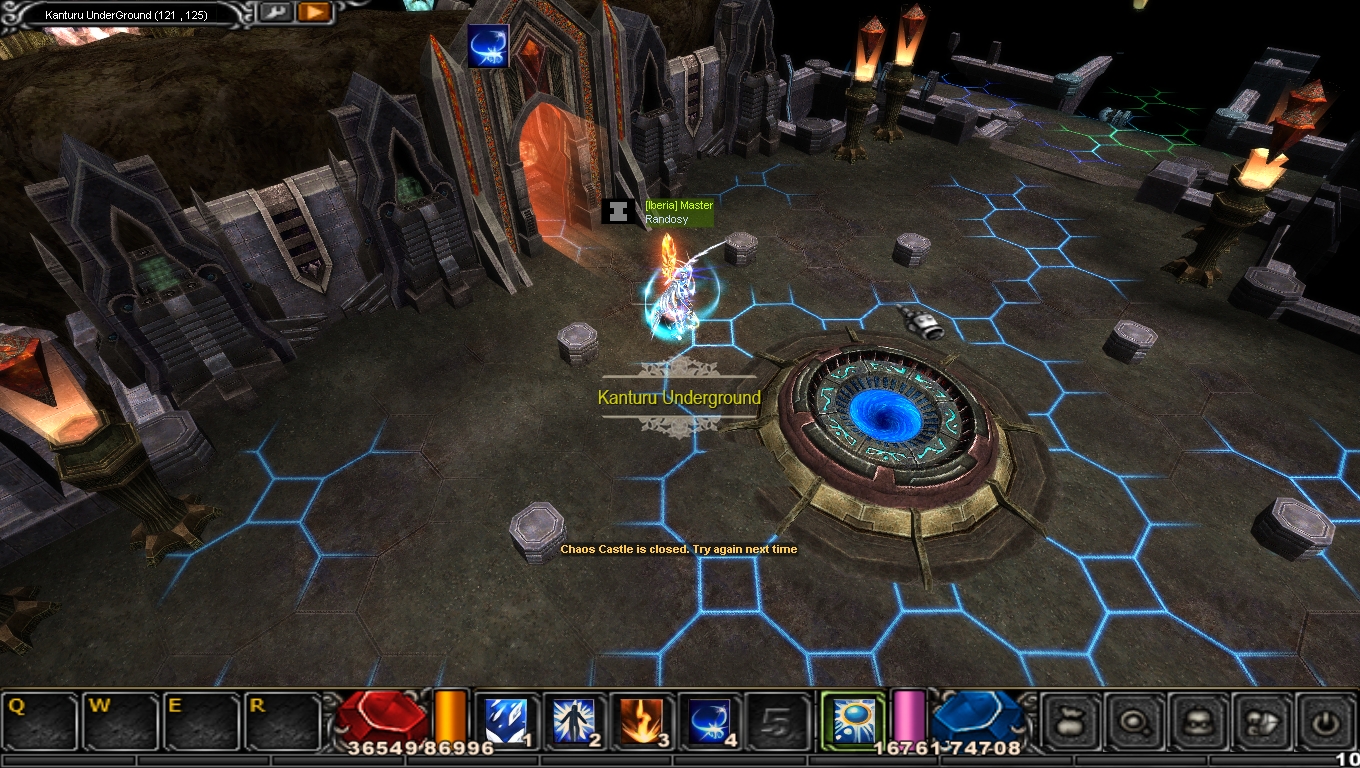1360x768 pixels.
Task: Trigger the blue swirl skill in slot 4
Action: 711,722
